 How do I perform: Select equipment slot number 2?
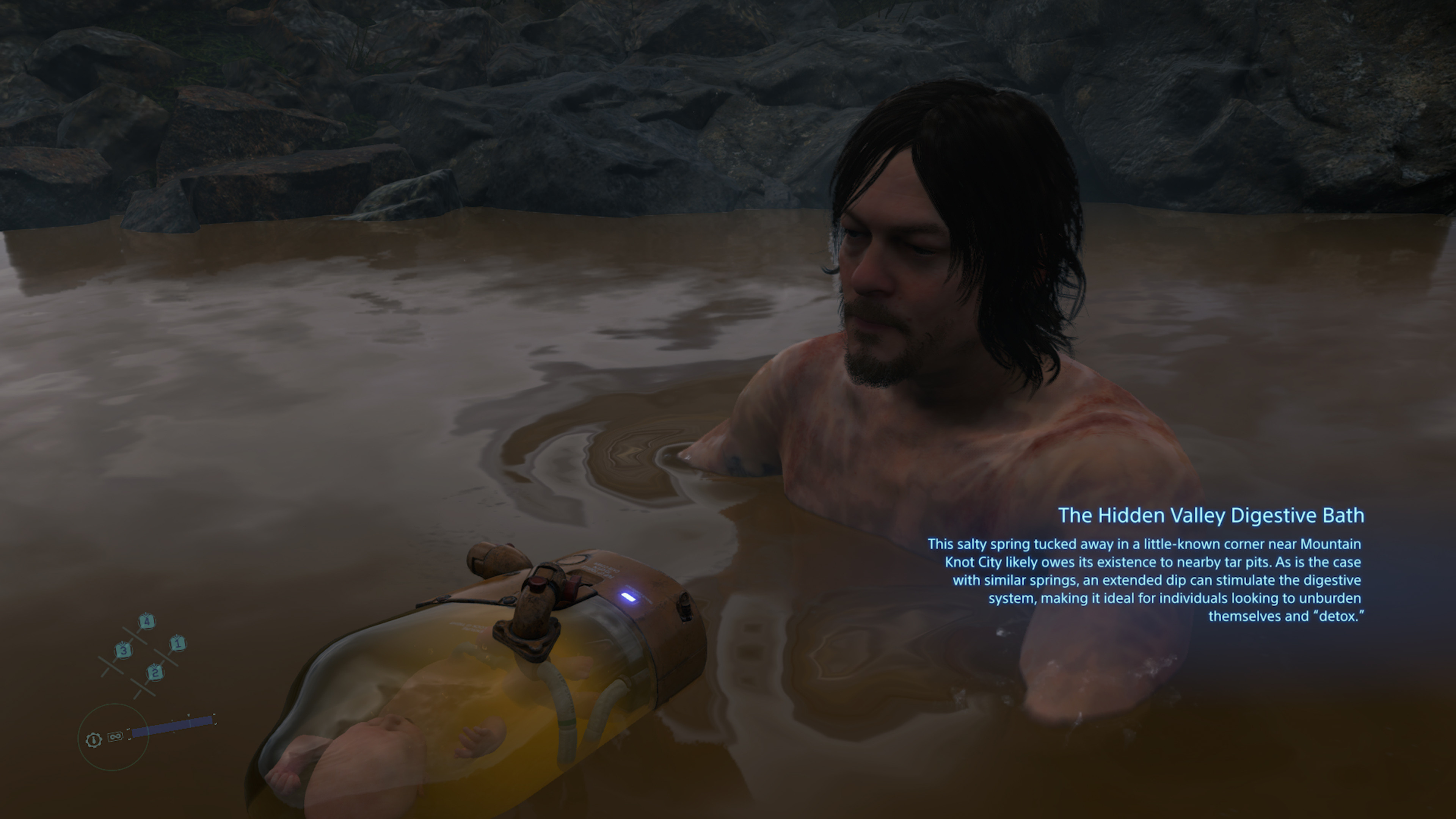click(x=155, y=672)
